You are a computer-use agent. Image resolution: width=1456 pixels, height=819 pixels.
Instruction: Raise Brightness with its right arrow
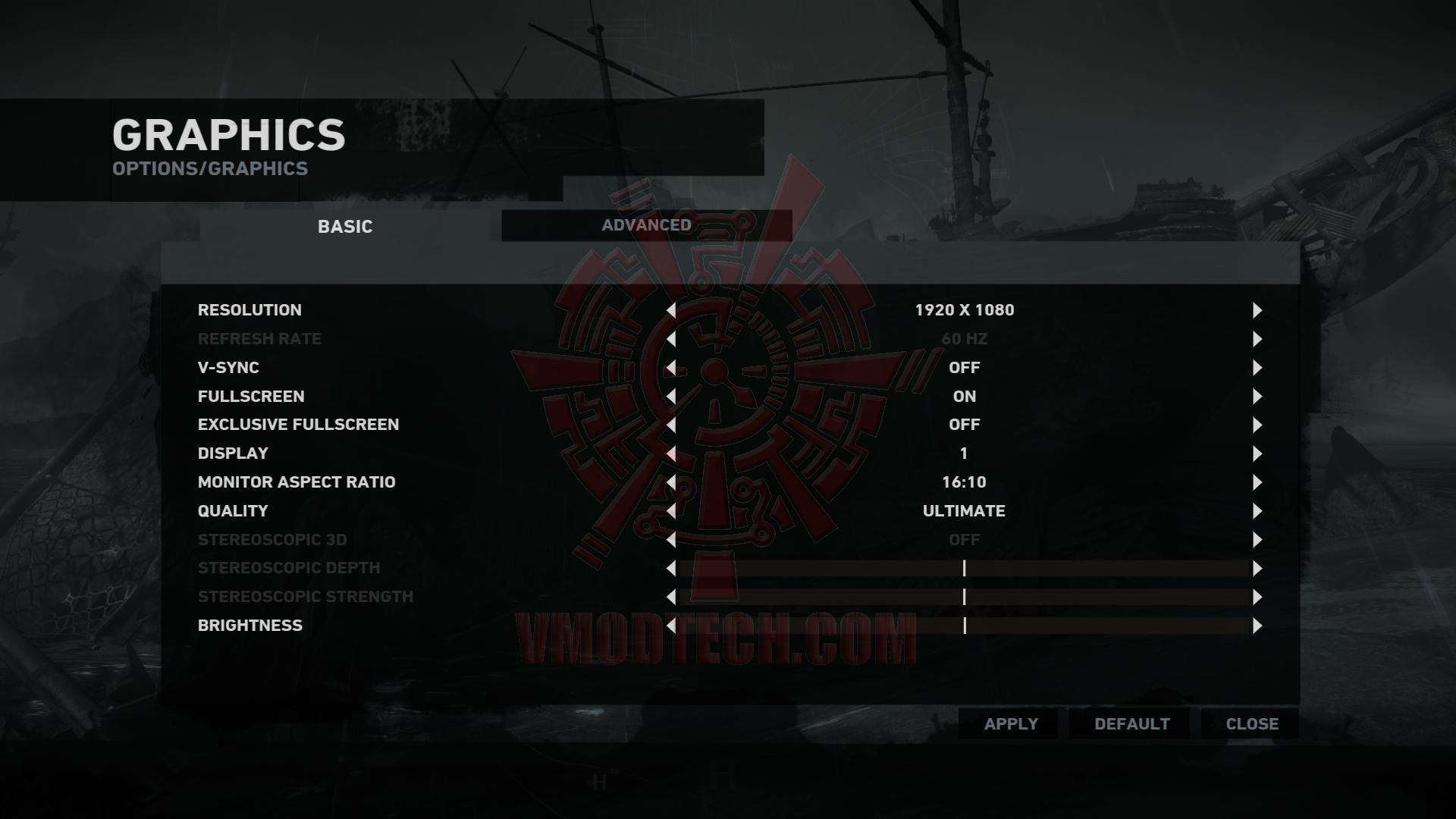(x=1257, y=626)
